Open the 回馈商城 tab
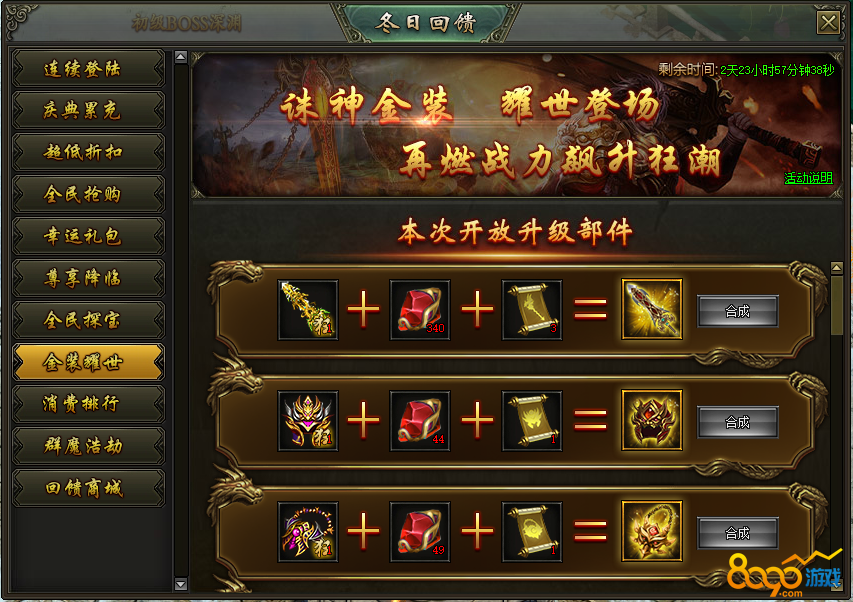853x602 pixels. pyautogui.click(x=87, y=488)
